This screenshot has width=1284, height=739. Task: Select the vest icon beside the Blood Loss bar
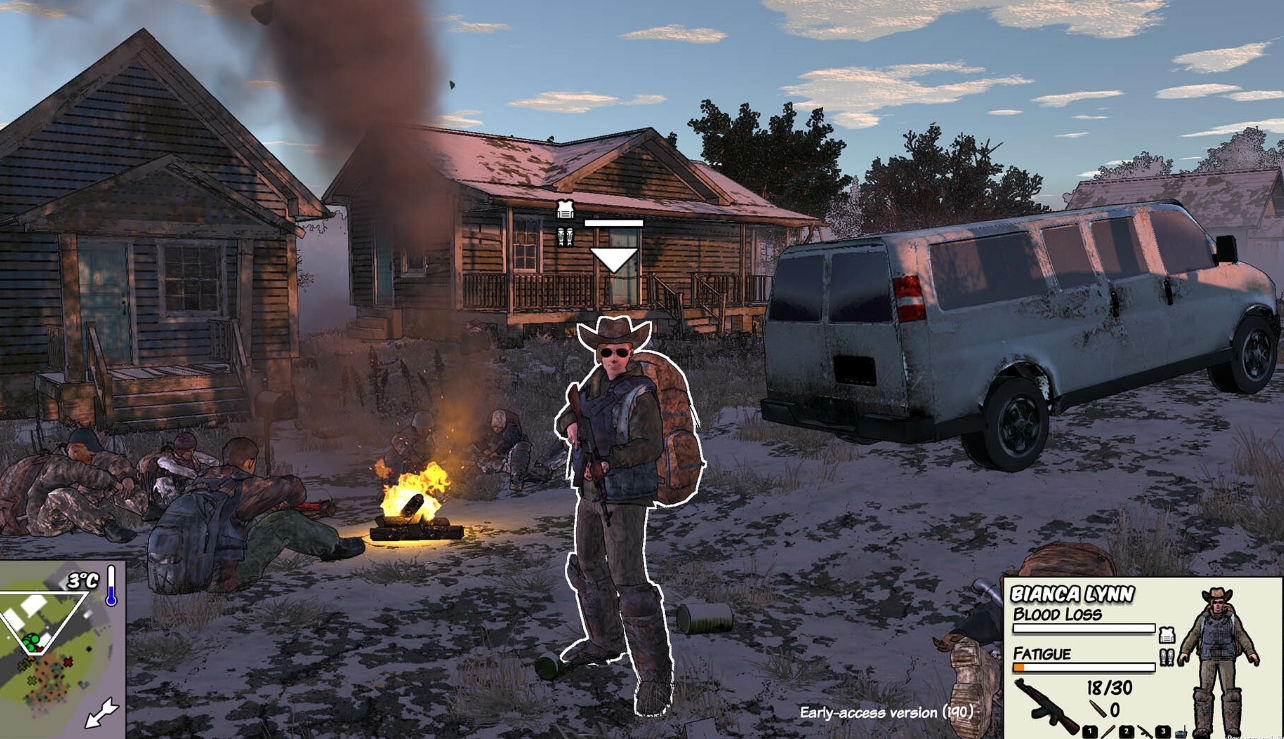coord(1167,634)
